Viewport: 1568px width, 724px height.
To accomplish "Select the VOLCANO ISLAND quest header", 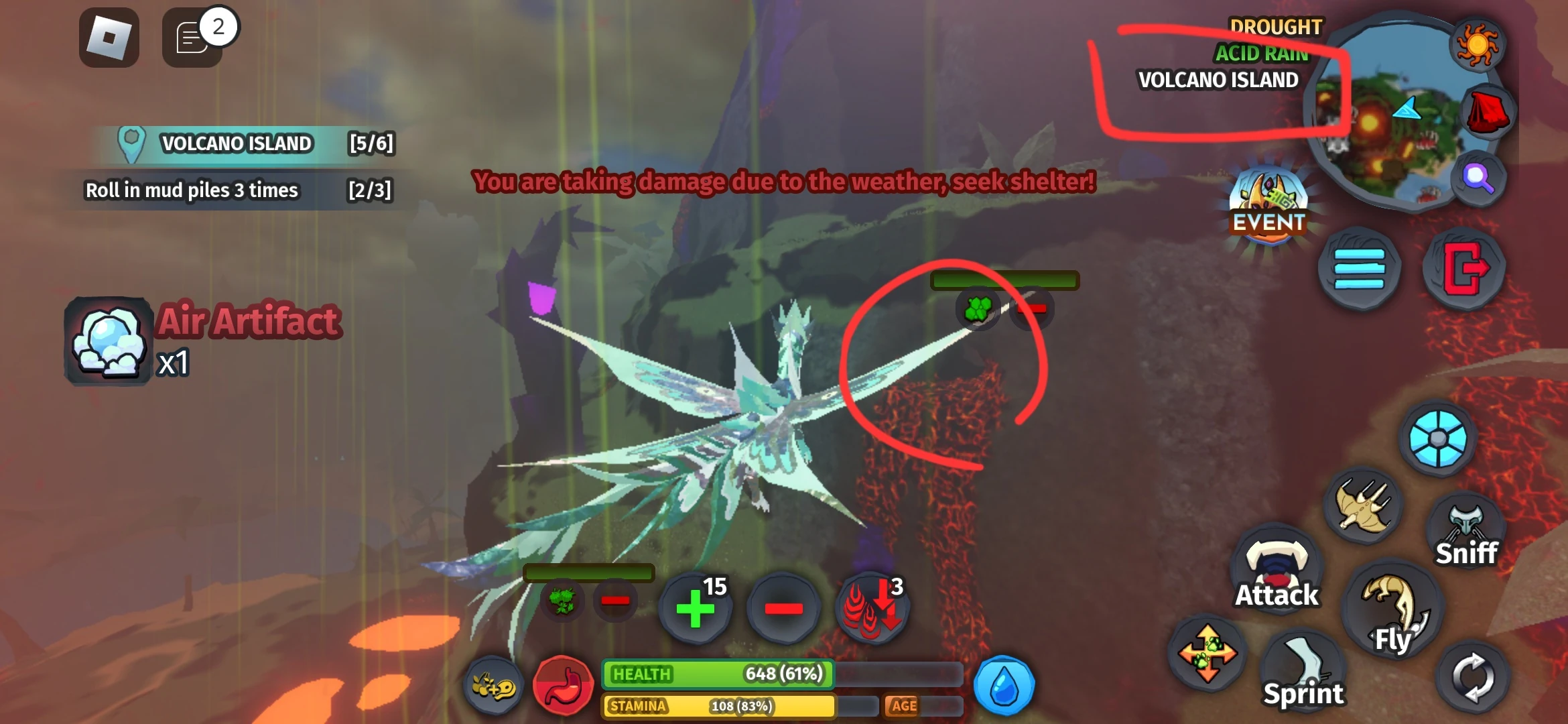I will coord(235,143).
